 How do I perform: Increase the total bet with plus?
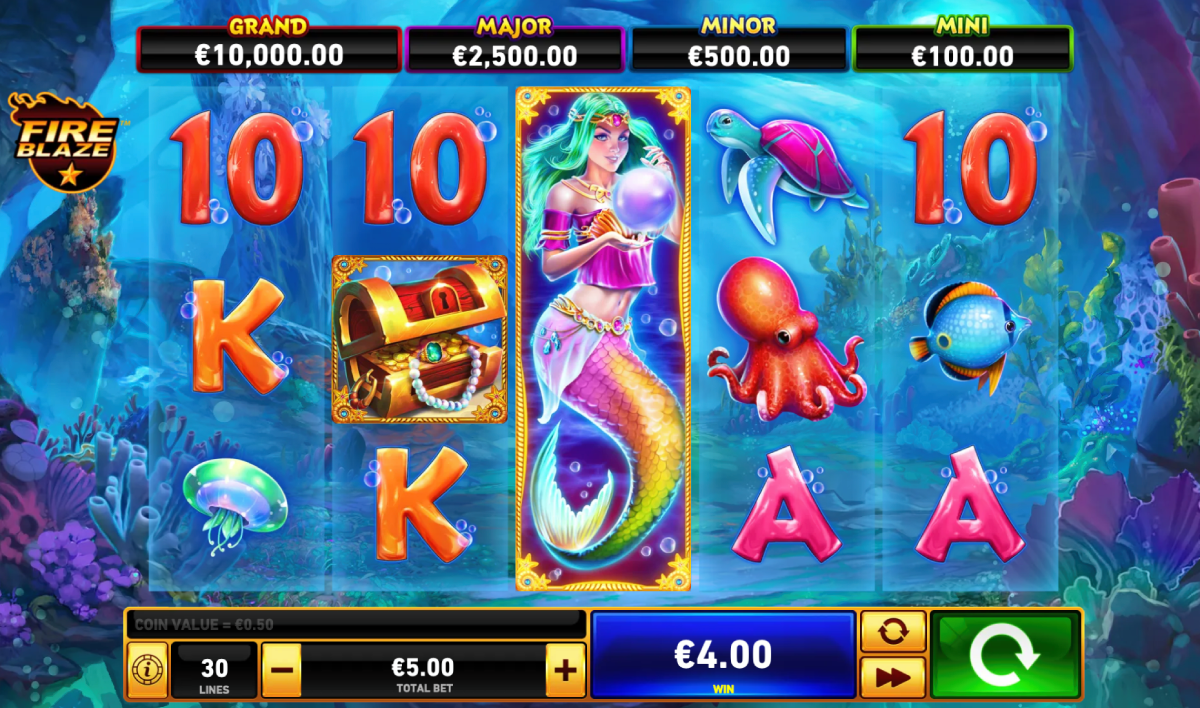pos(566,669)
